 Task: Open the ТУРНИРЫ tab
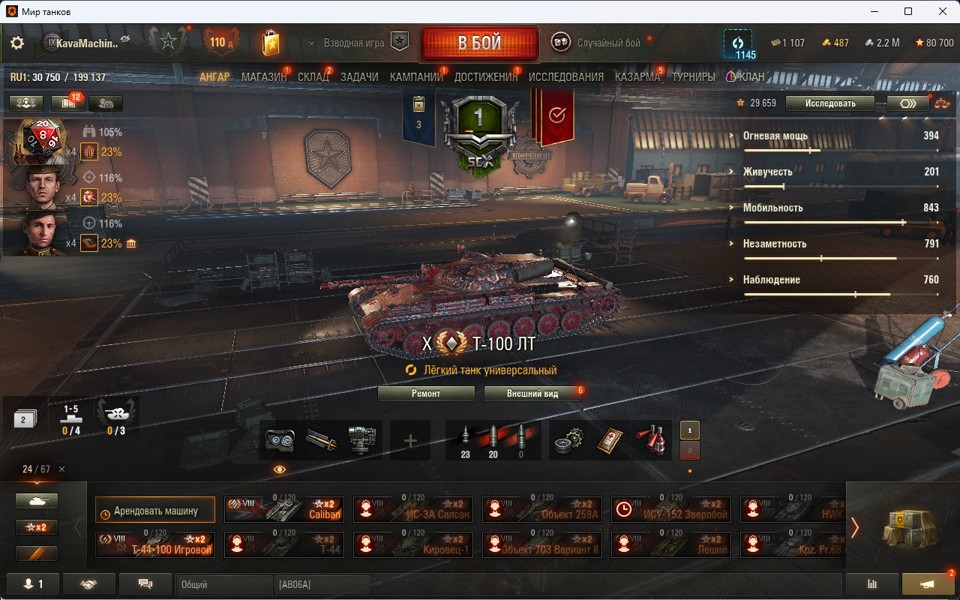[x=693, y=77]
